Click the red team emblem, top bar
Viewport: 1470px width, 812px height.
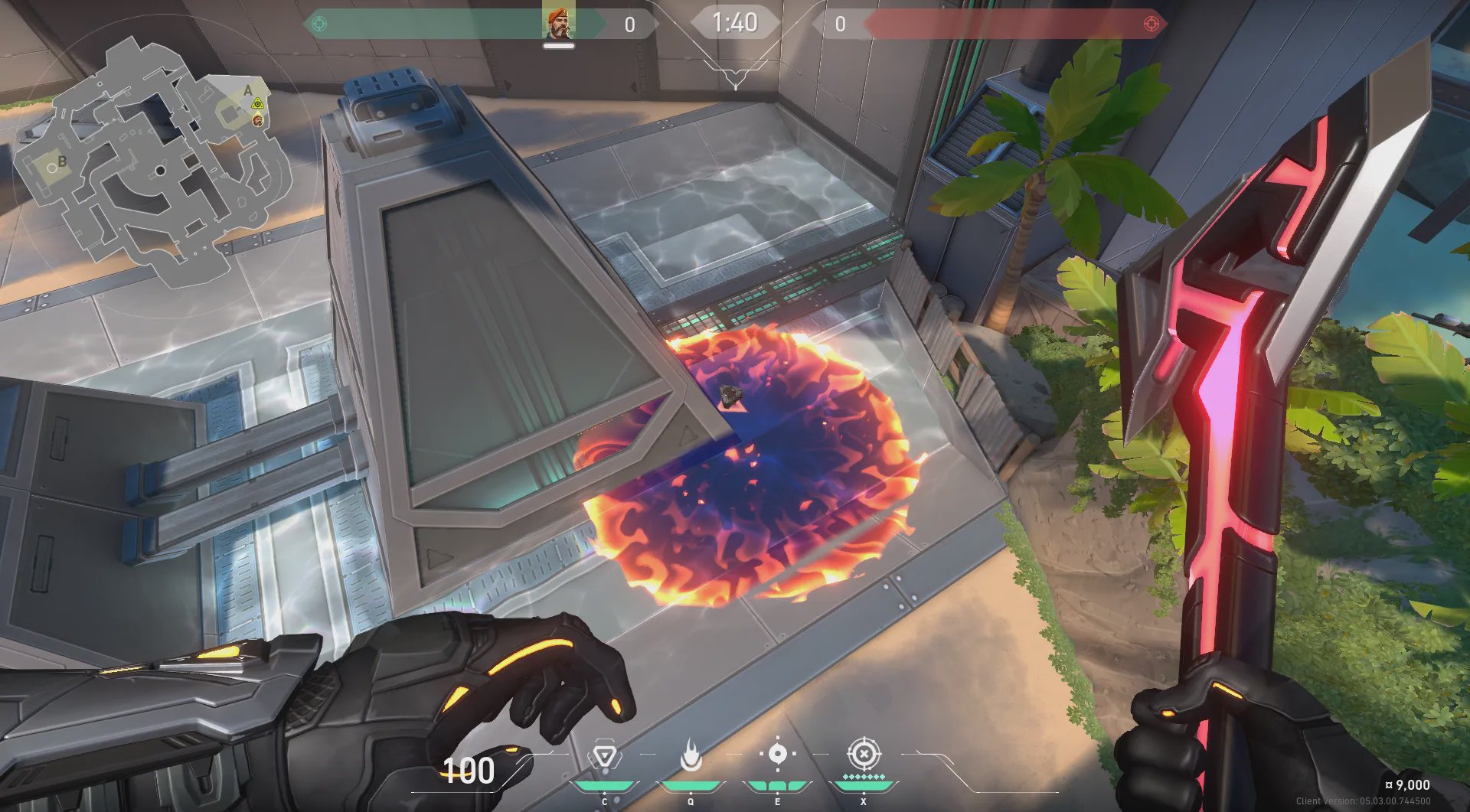pyautogui.click(x=1150, y=24)
